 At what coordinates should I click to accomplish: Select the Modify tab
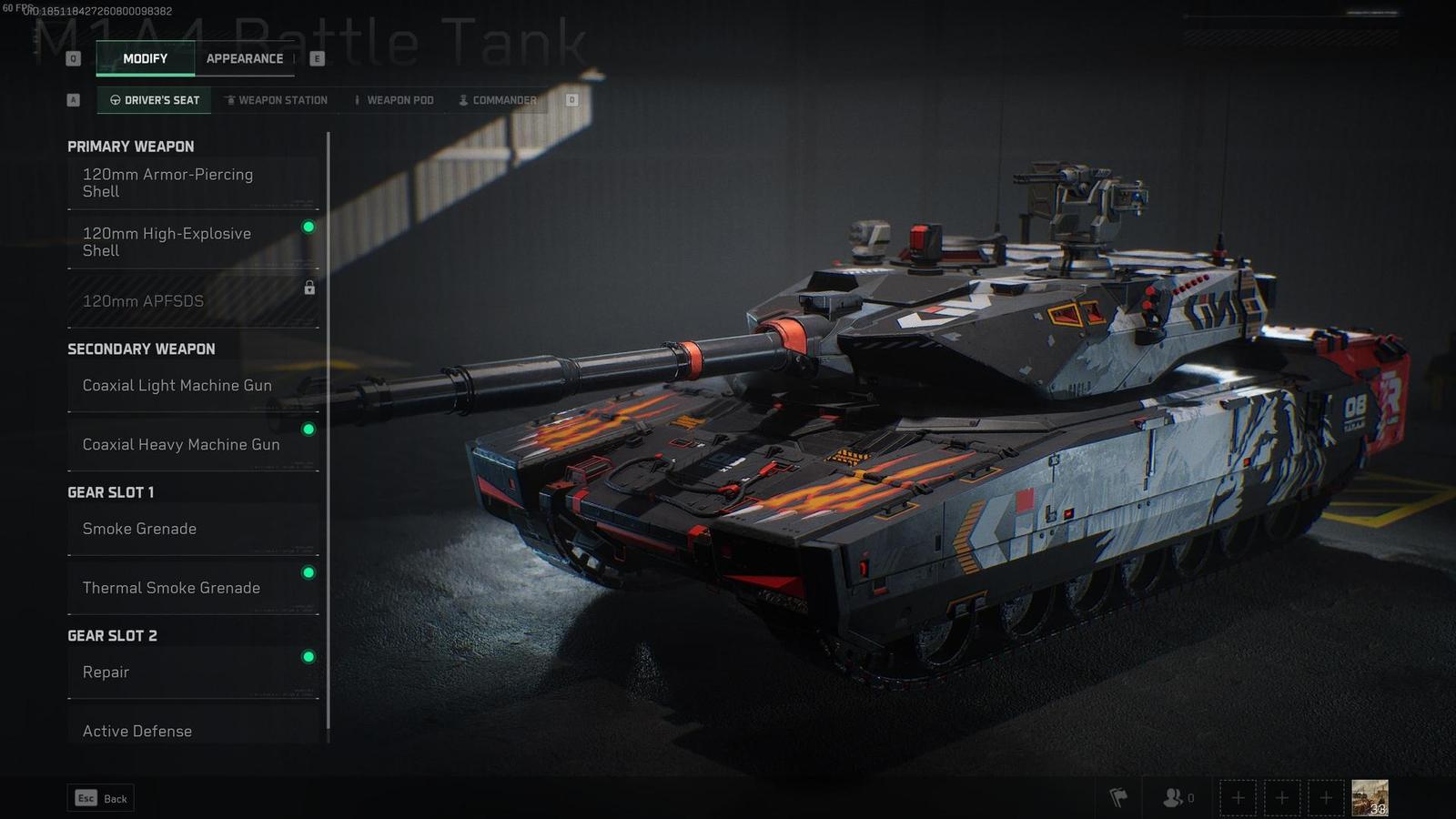146,58
